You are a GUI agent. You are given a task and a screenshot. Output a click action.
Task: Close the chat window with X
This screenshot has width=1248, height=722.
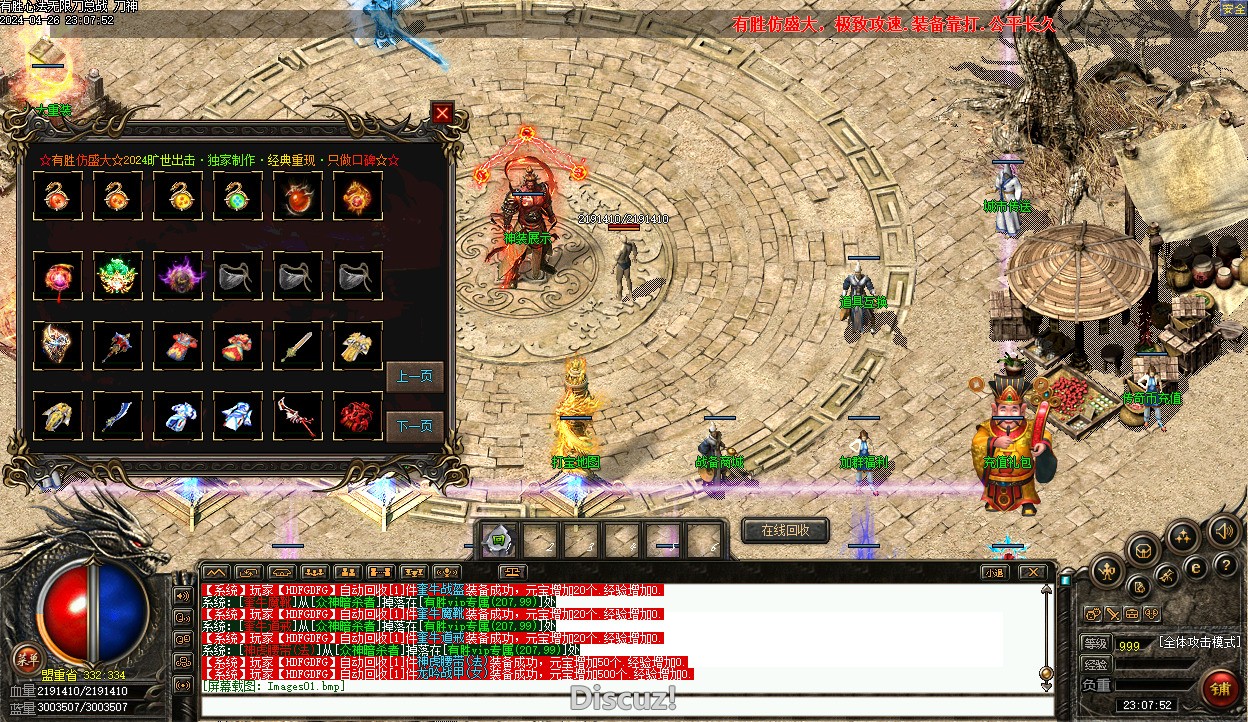1032,573
